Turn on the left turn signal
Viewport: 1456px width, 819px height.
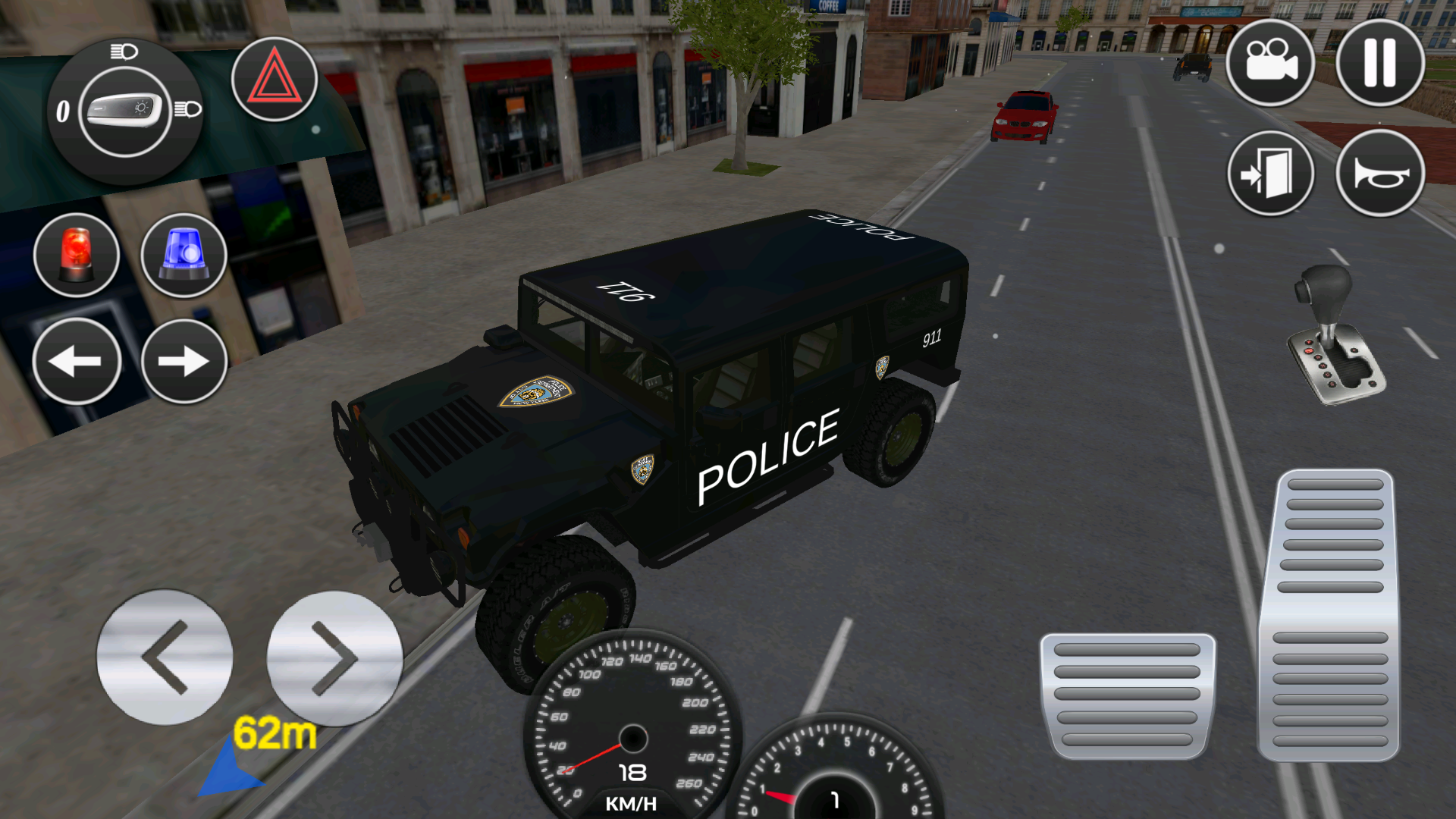click(77, 362)
